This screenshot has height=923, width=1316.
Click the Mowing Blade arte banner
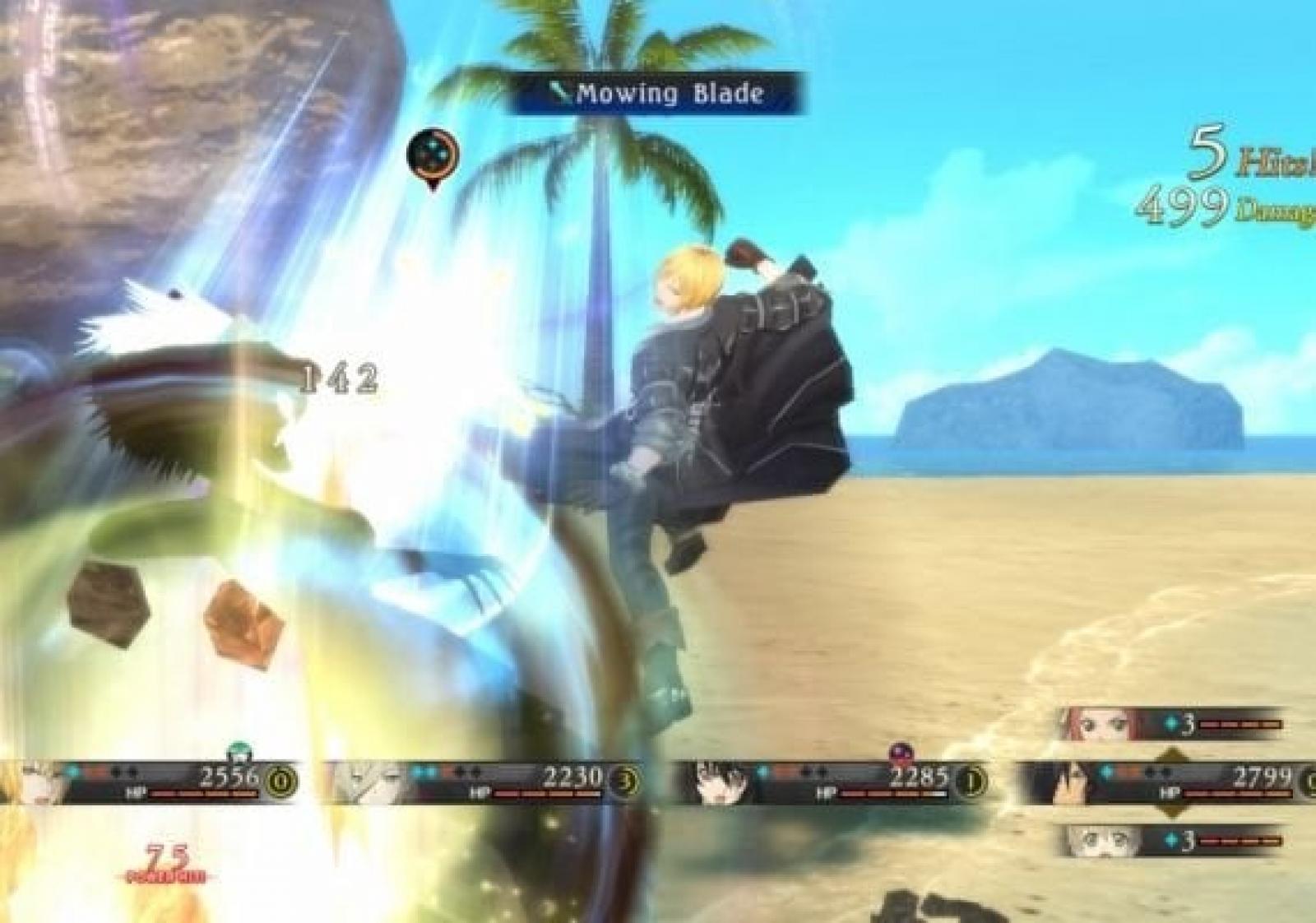pos(656,94)
